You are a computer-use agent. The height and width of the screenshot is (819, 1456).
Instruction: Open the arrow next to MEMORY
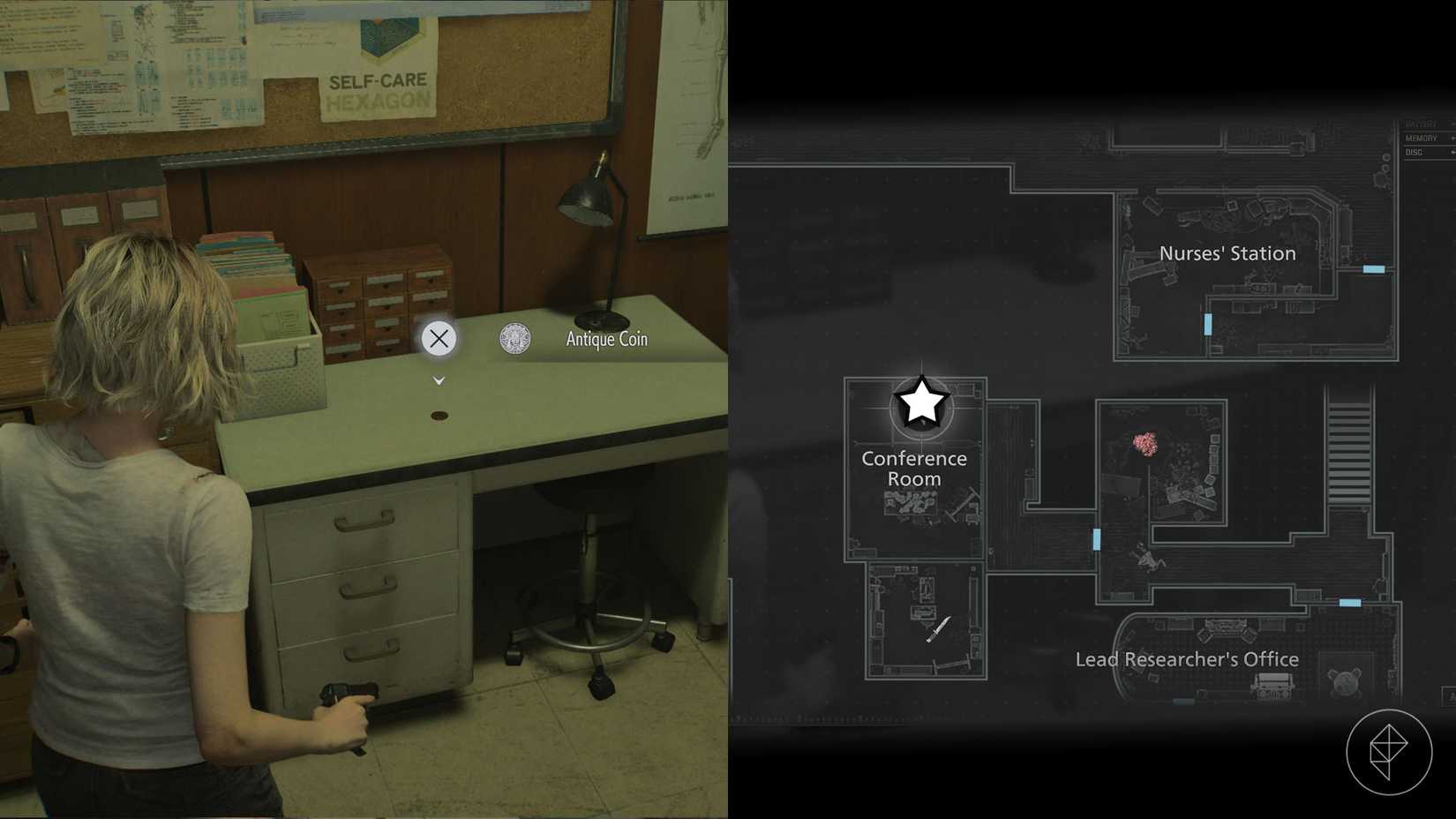pos(1452,138)
